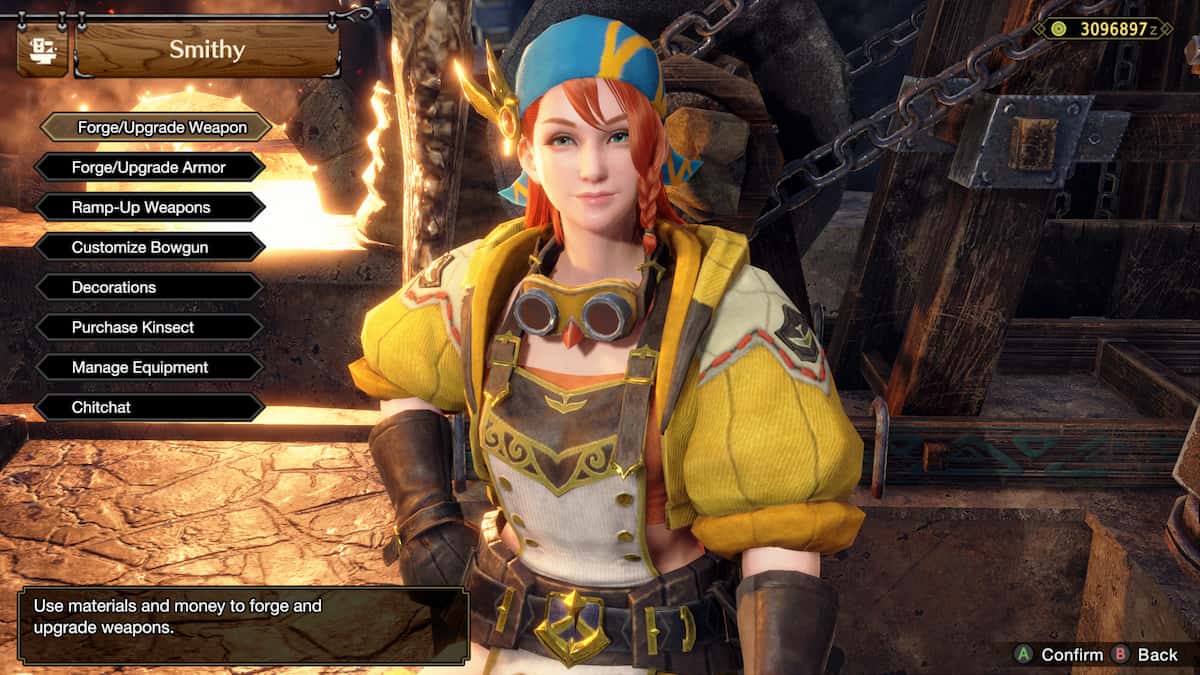Viewport: 1200px width, 675px height.
Task: Select Forge/Upgrade Weapon option
Action: click(156, 127)
